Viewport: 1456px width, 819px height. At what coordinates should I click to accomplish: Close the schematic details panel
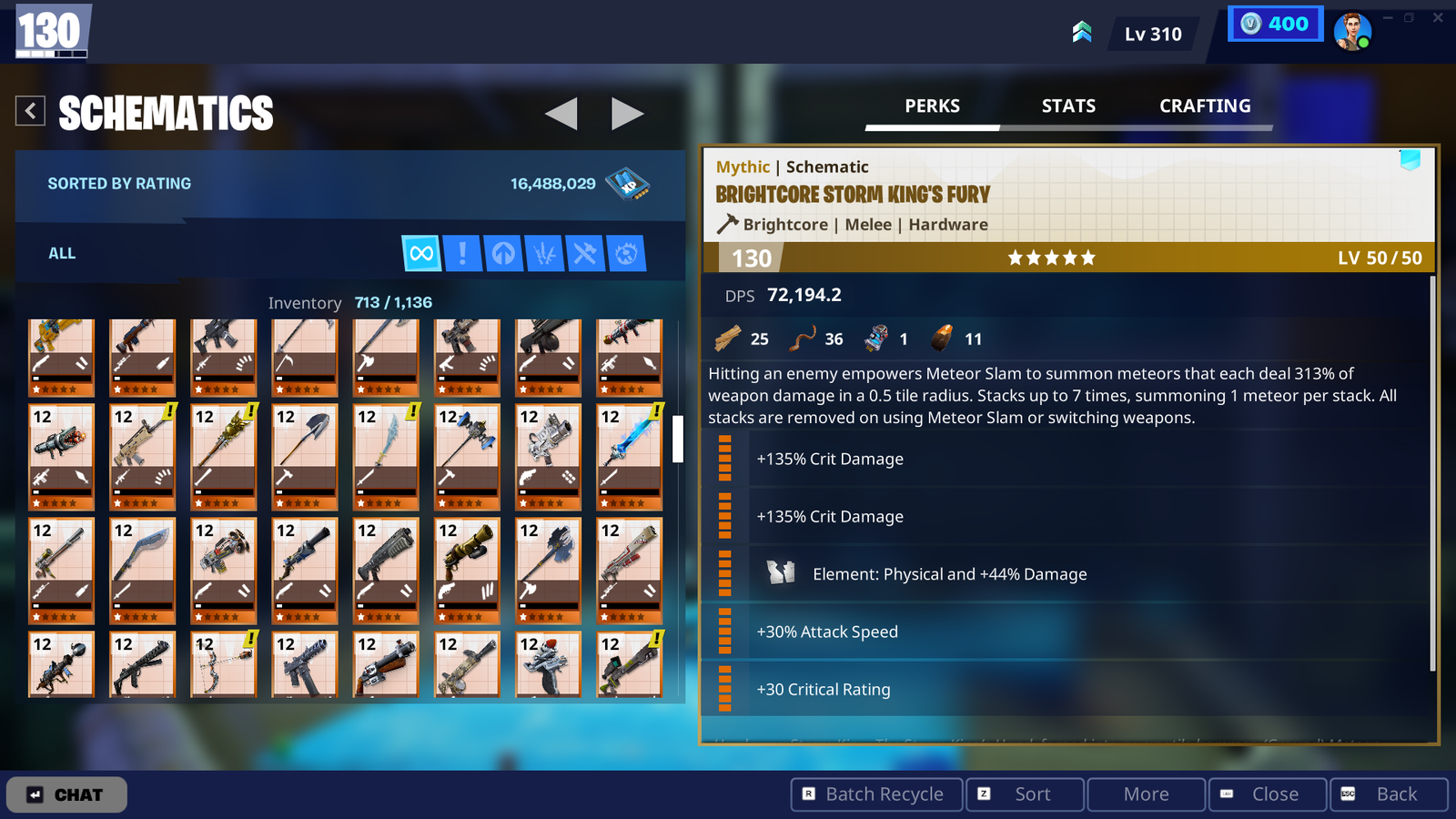coord(1267,794)
